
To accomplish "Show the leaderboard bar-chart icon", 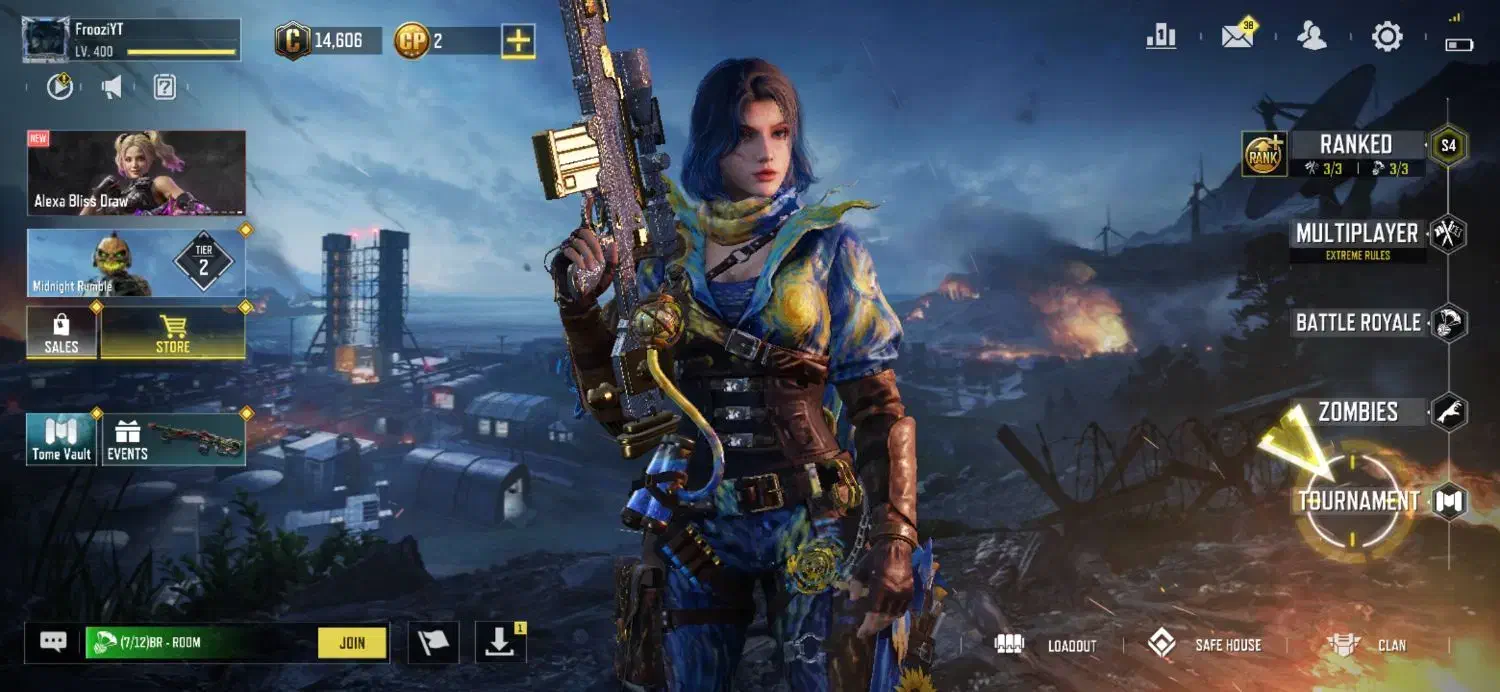I will point(1161,37).
